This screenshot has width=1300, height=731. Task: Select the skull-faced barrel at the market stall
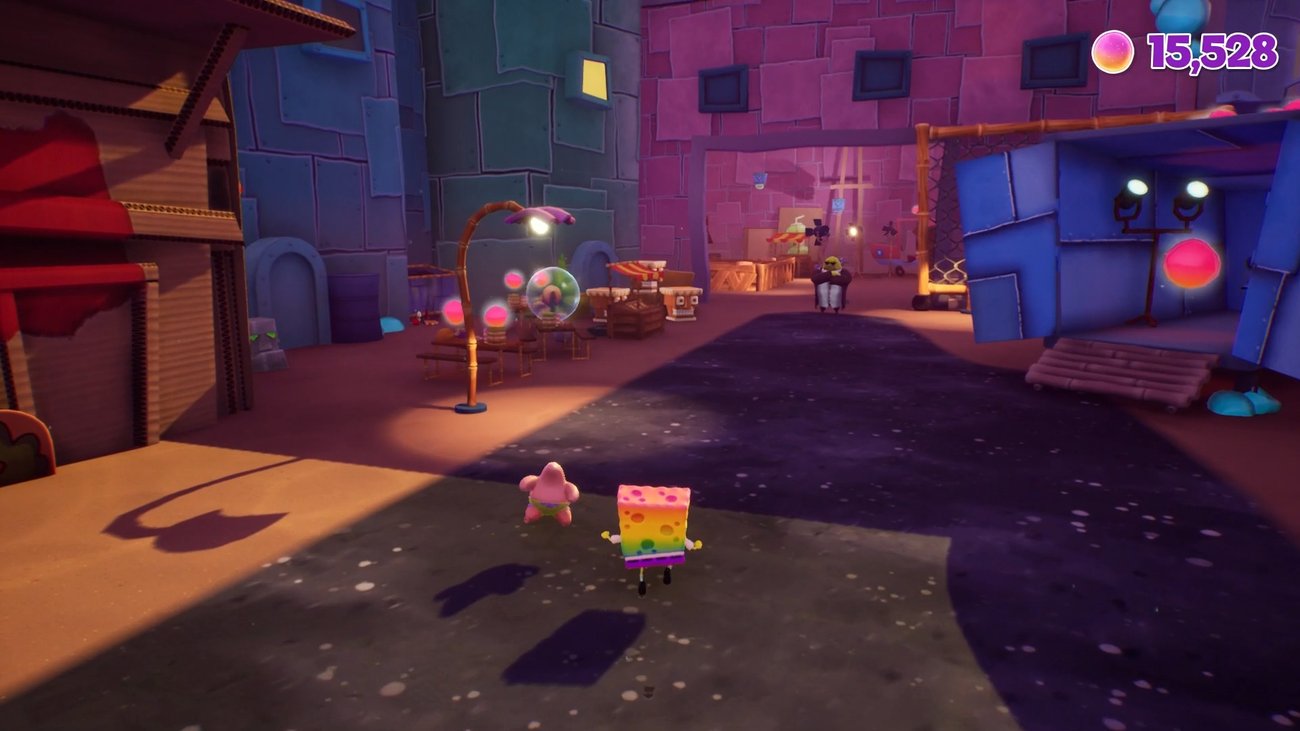click(x=683, y=306)
